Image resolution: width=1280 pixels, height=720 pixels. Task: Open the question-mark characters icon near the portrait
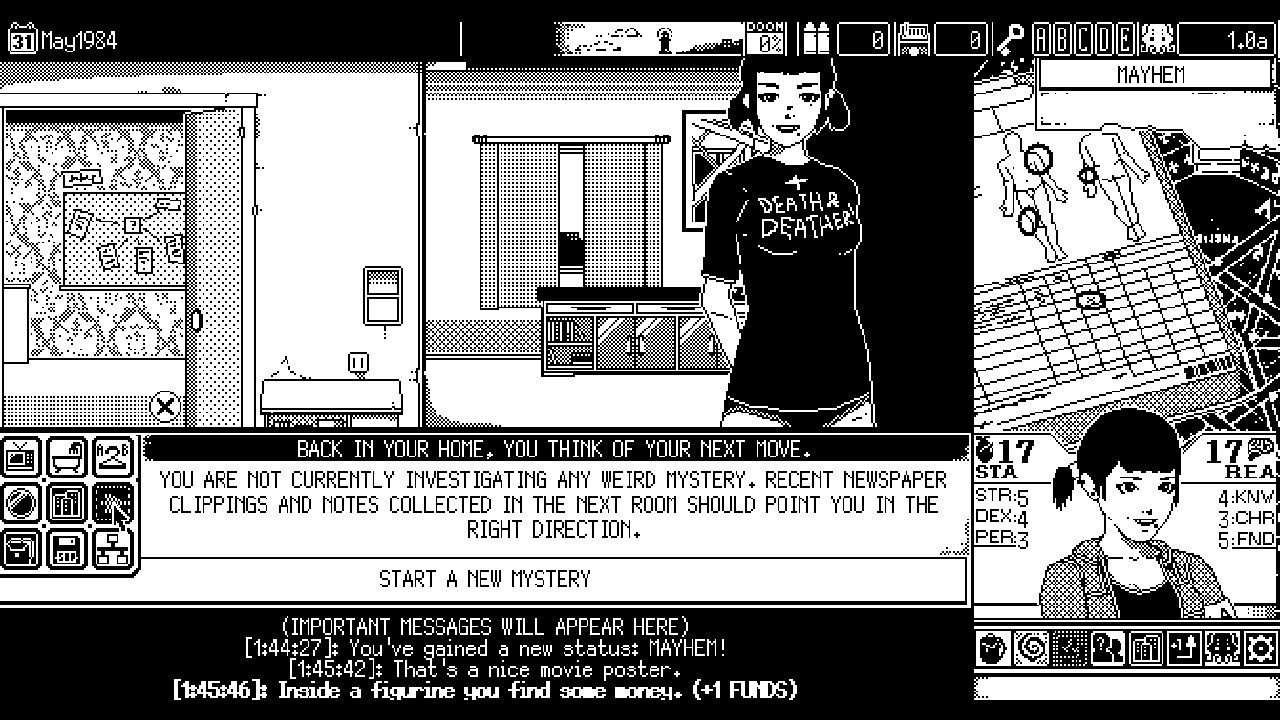pos(1105,647)
